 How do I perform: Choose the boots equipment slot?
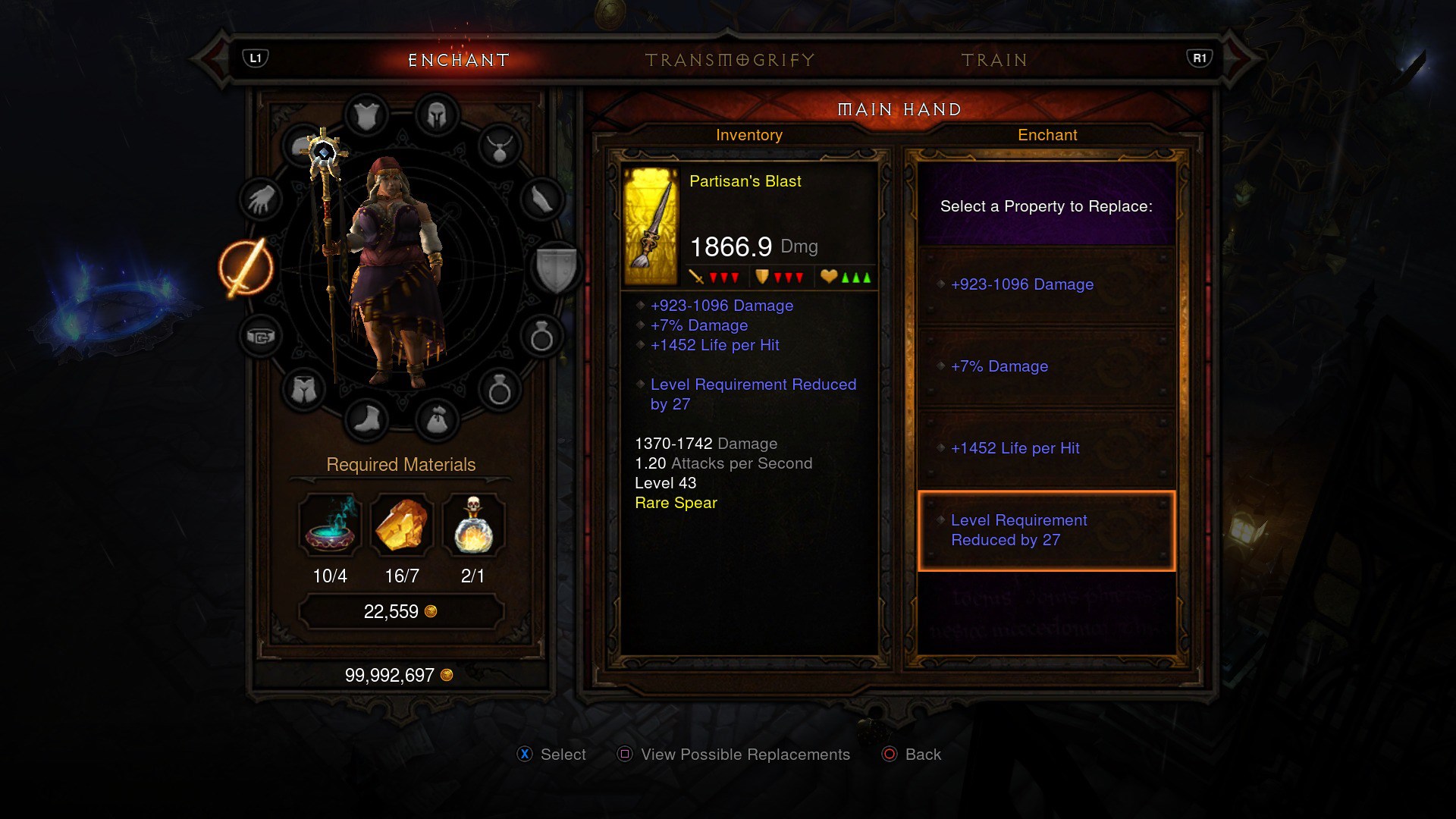[x=366, y=419]
